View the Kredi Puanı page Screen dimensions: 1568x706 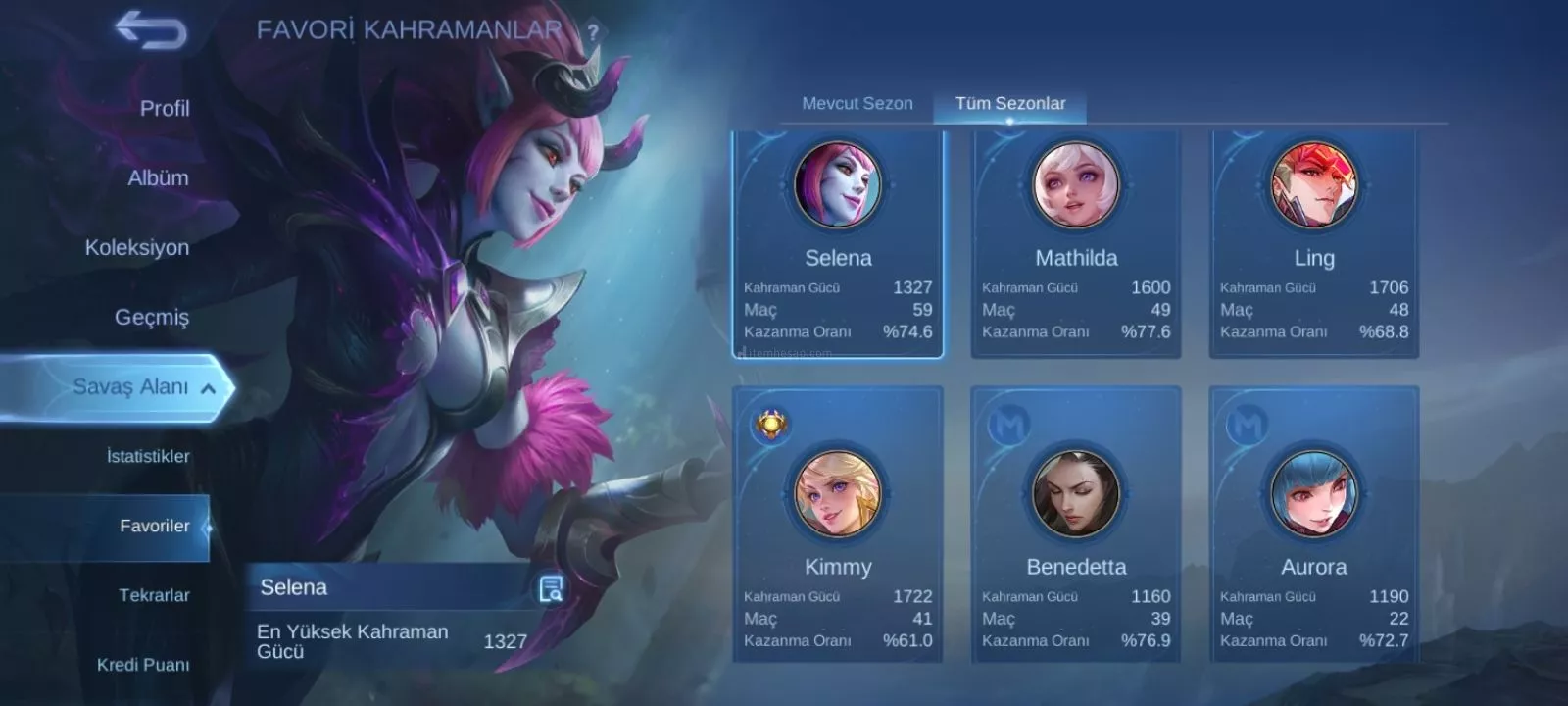[x=143, y=665]
